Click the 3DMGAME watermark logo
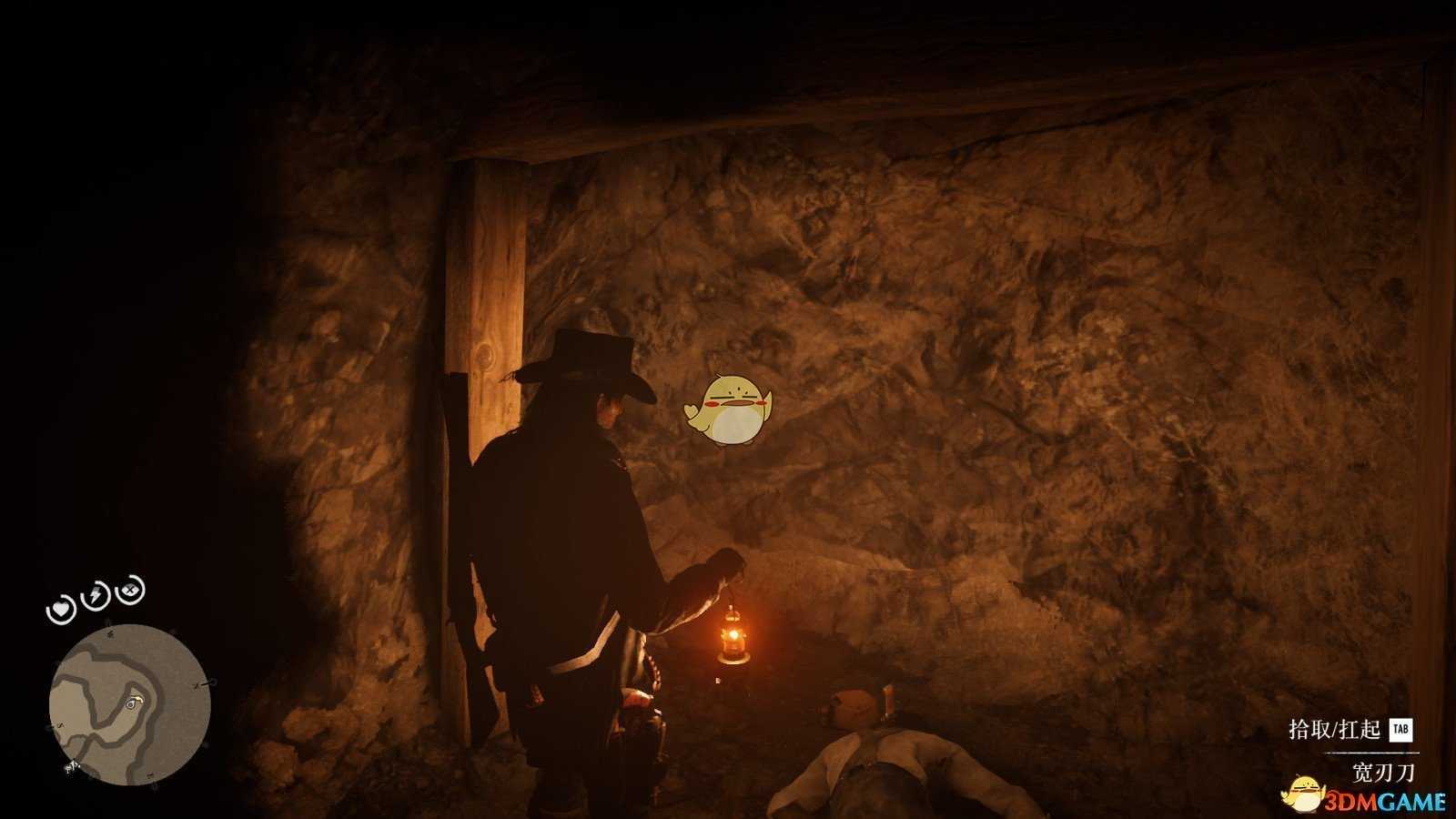This screenshot has width=1456, height=819. pyautogui.click(x=1365, y=798)
